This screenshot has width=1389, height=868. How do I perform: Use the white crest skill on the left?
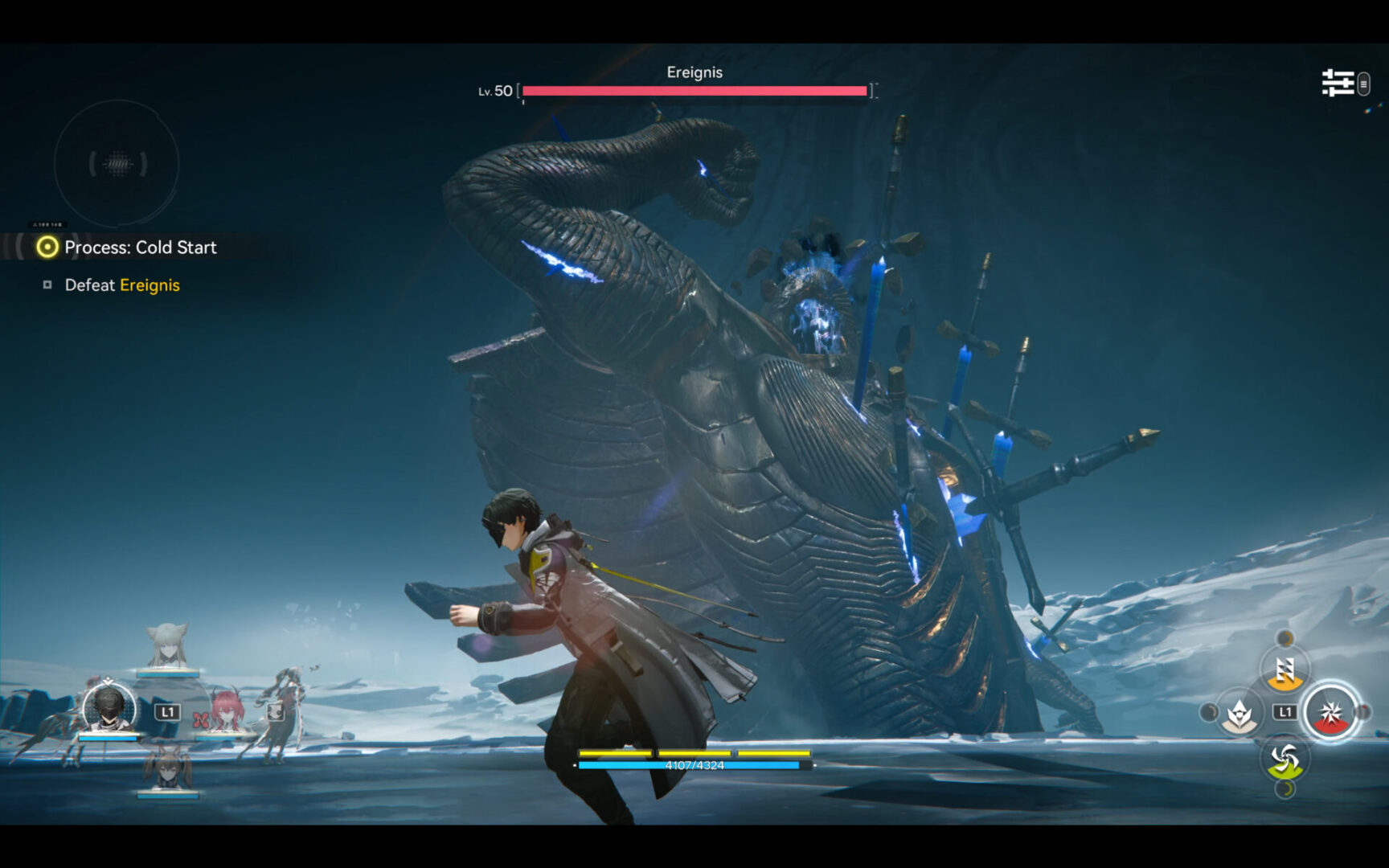1239,713
